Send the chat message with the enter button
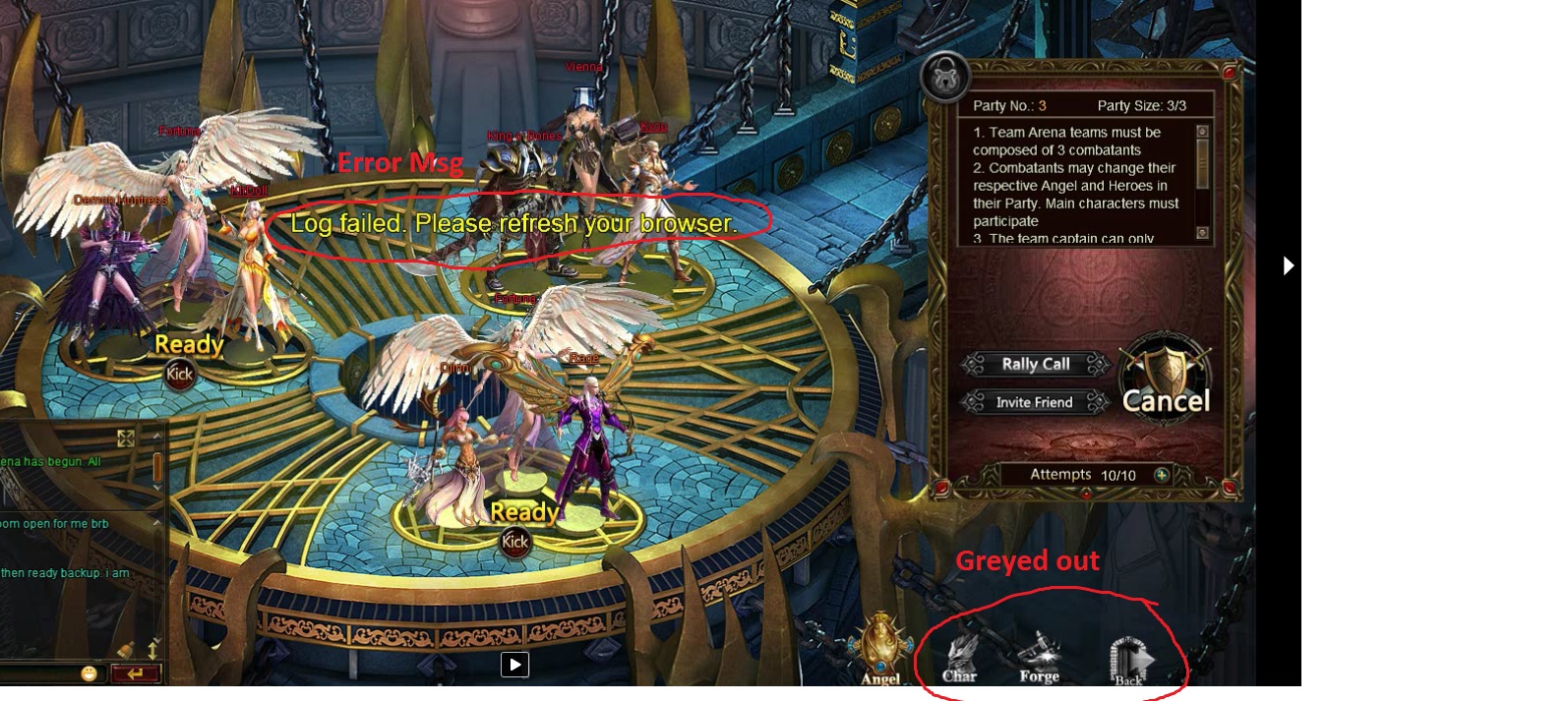The width and height of the screenshot is (1568, 701). coord(135,673)
